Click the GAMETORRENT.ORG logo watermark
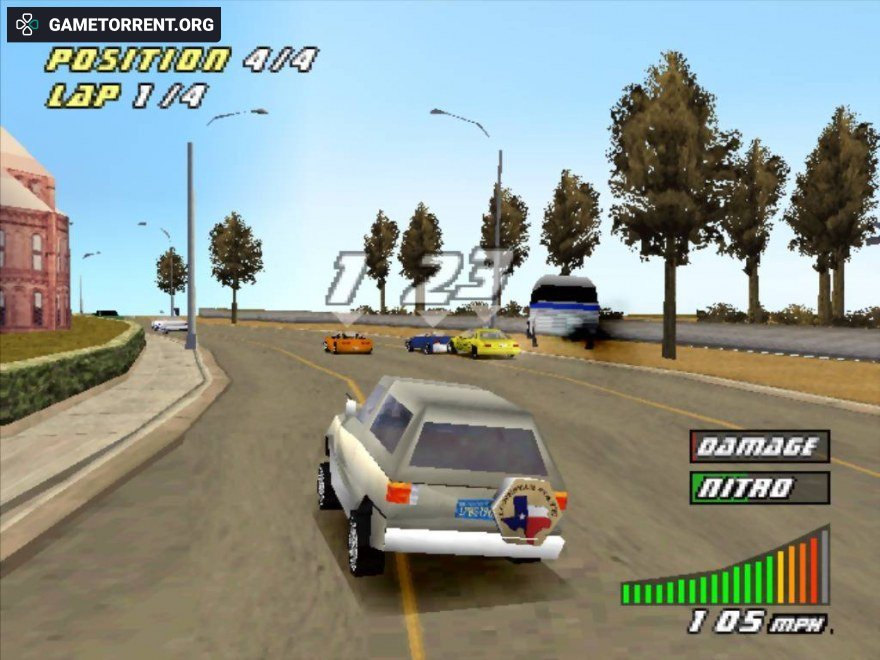Image resolution: width=880 pixels, height=660 pixels. (114, 24)
